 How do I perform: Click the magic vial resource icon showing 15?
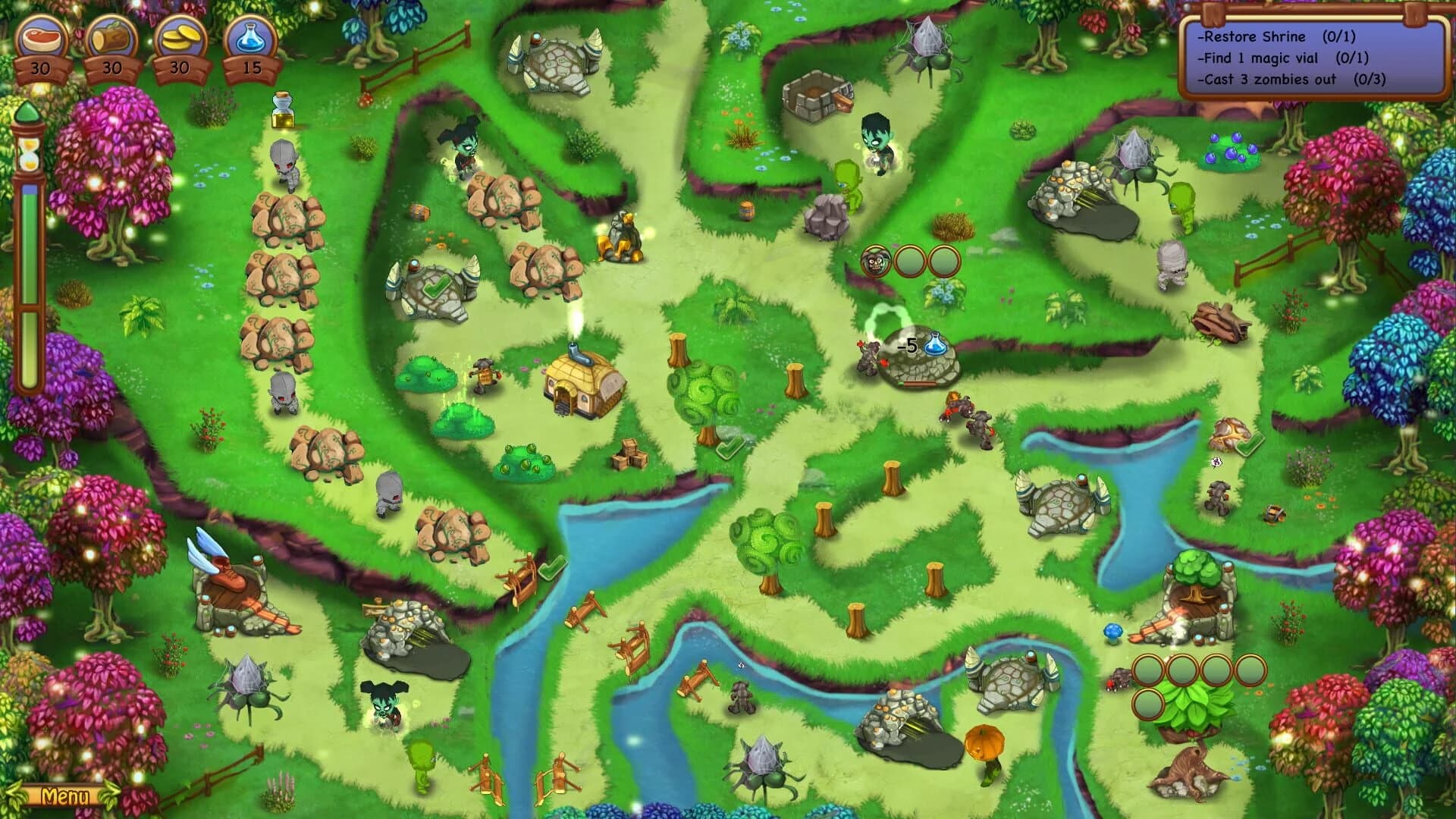tap(250, 36)
